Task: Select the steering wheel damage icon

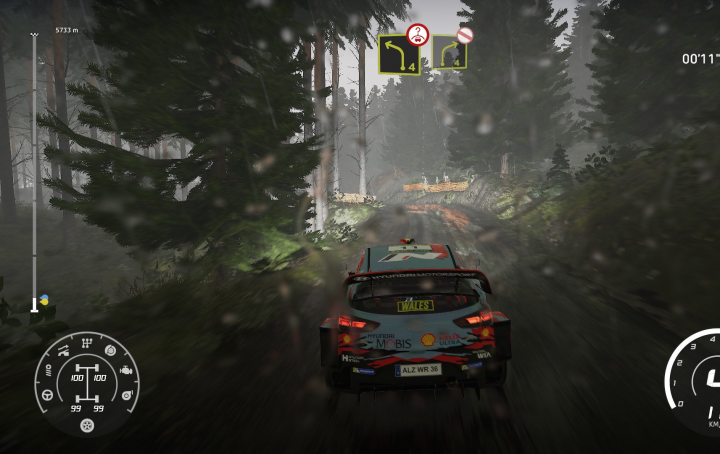Action: (46, 396)
